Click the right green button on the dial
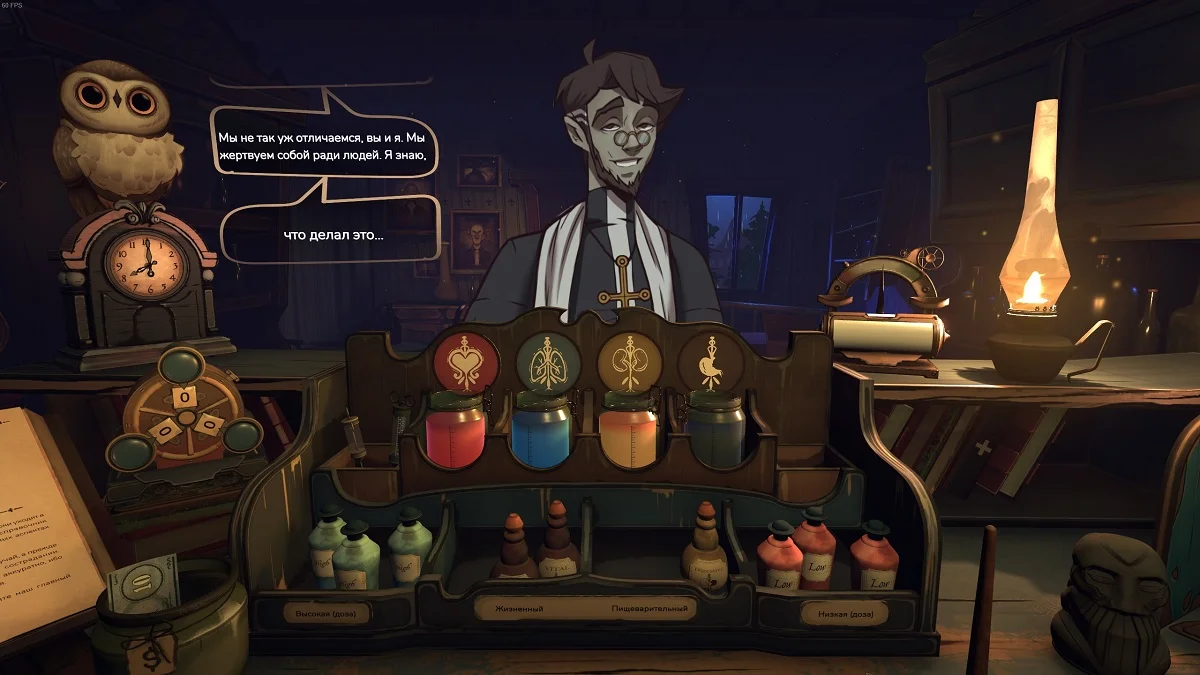The image size is (1200, 675). pos(241,437)
